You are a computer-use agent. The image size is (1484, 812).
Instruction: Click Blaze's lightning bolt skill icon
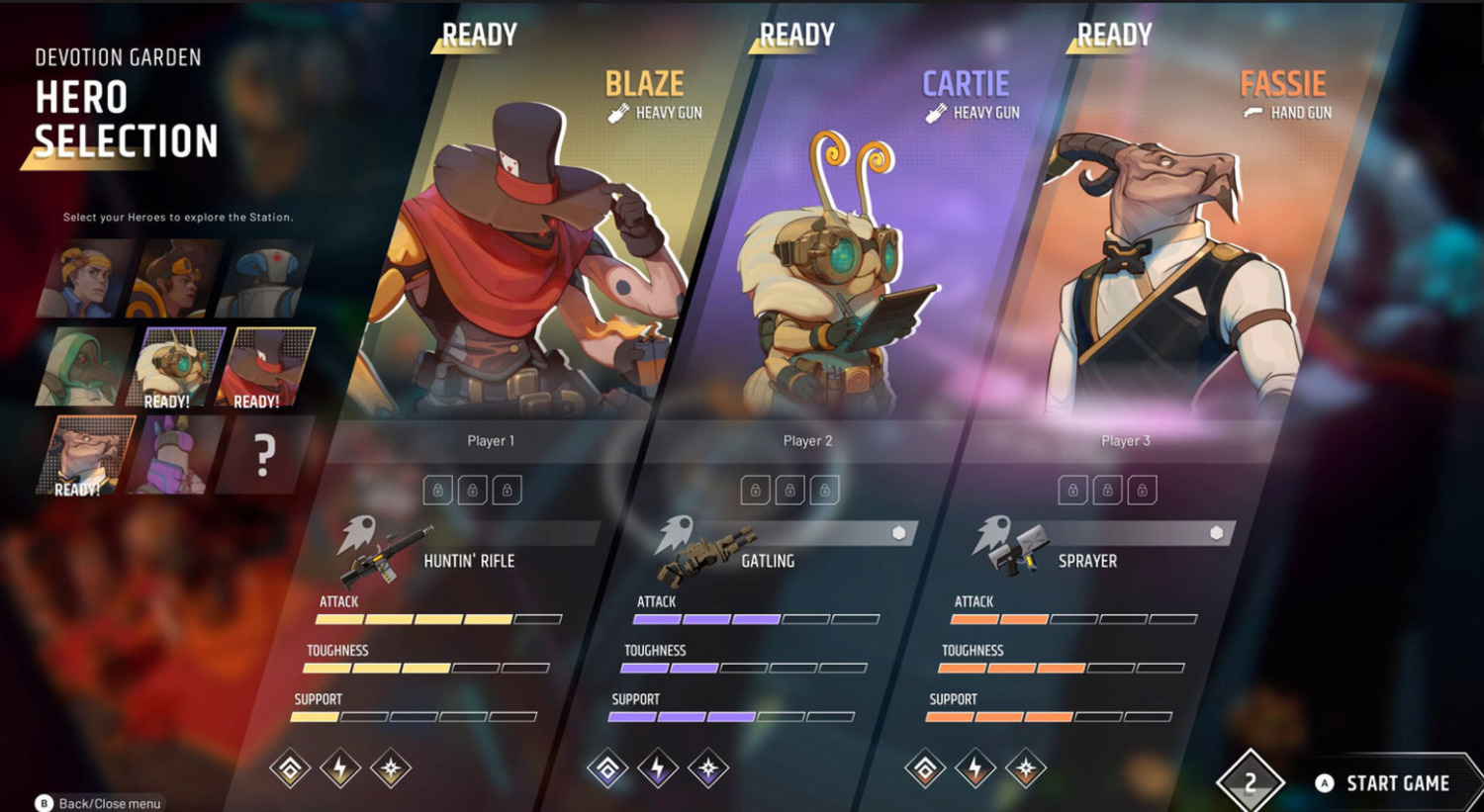340,768
